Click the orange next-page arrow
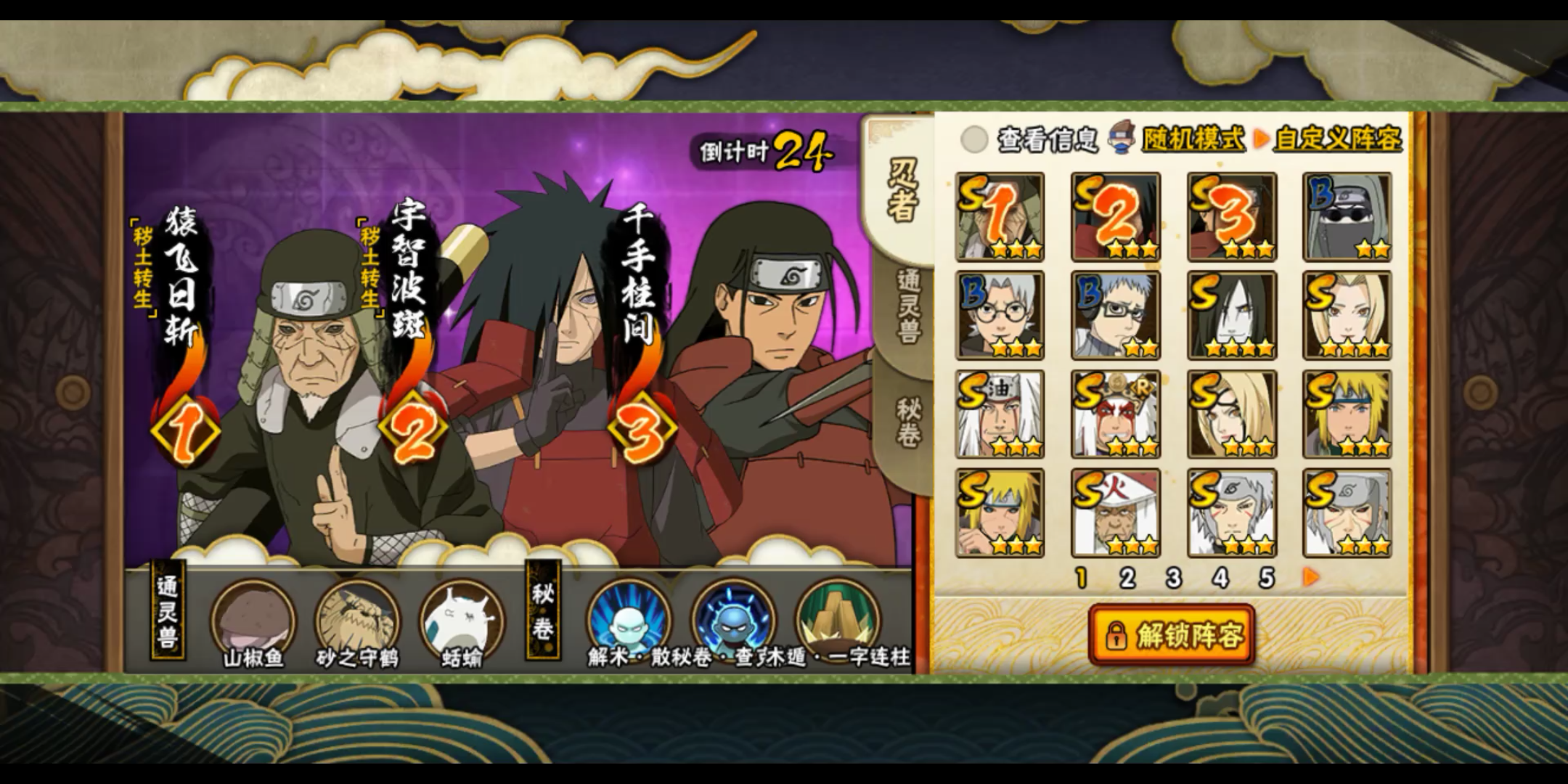Image resolution: width=1568 pixels, height=784 pixels. pyautogui.click(x=1311, y=577)
